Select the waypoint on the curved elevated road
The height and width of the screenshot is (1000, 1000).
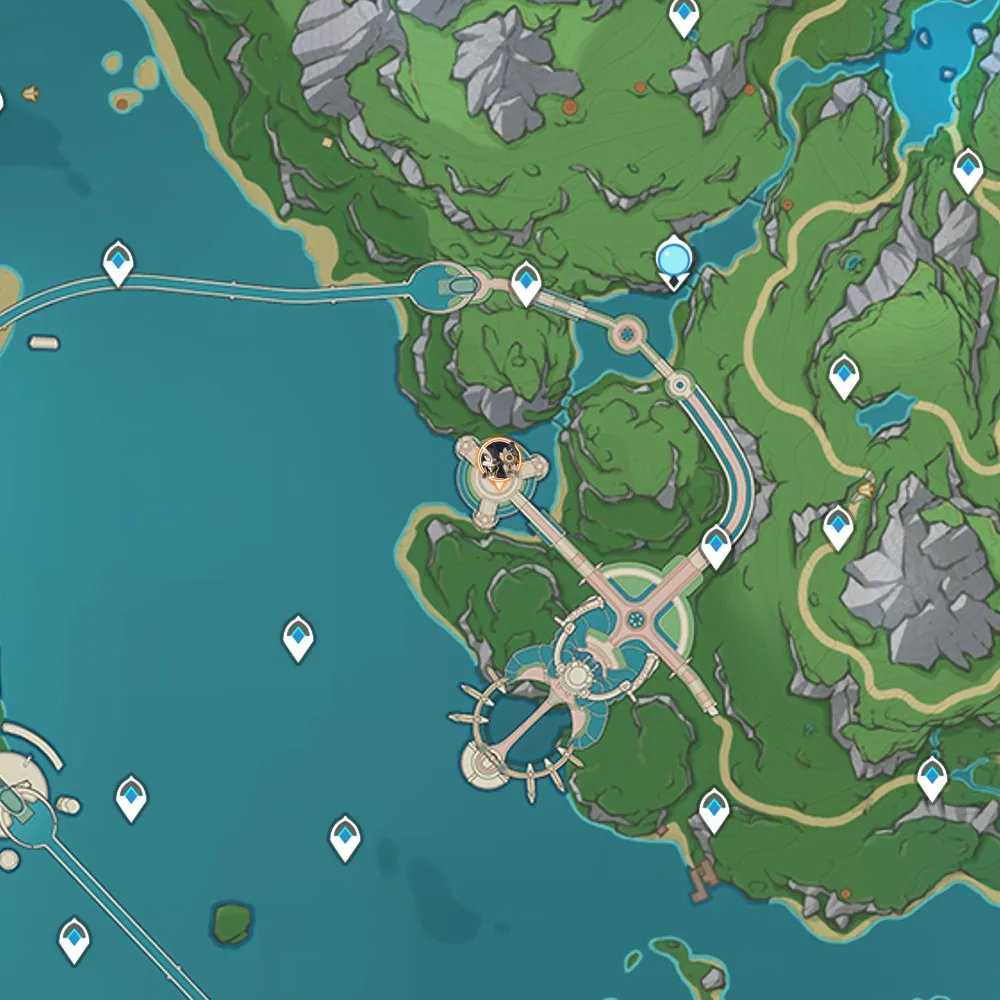pyautogui.click(x=716, y=546)
